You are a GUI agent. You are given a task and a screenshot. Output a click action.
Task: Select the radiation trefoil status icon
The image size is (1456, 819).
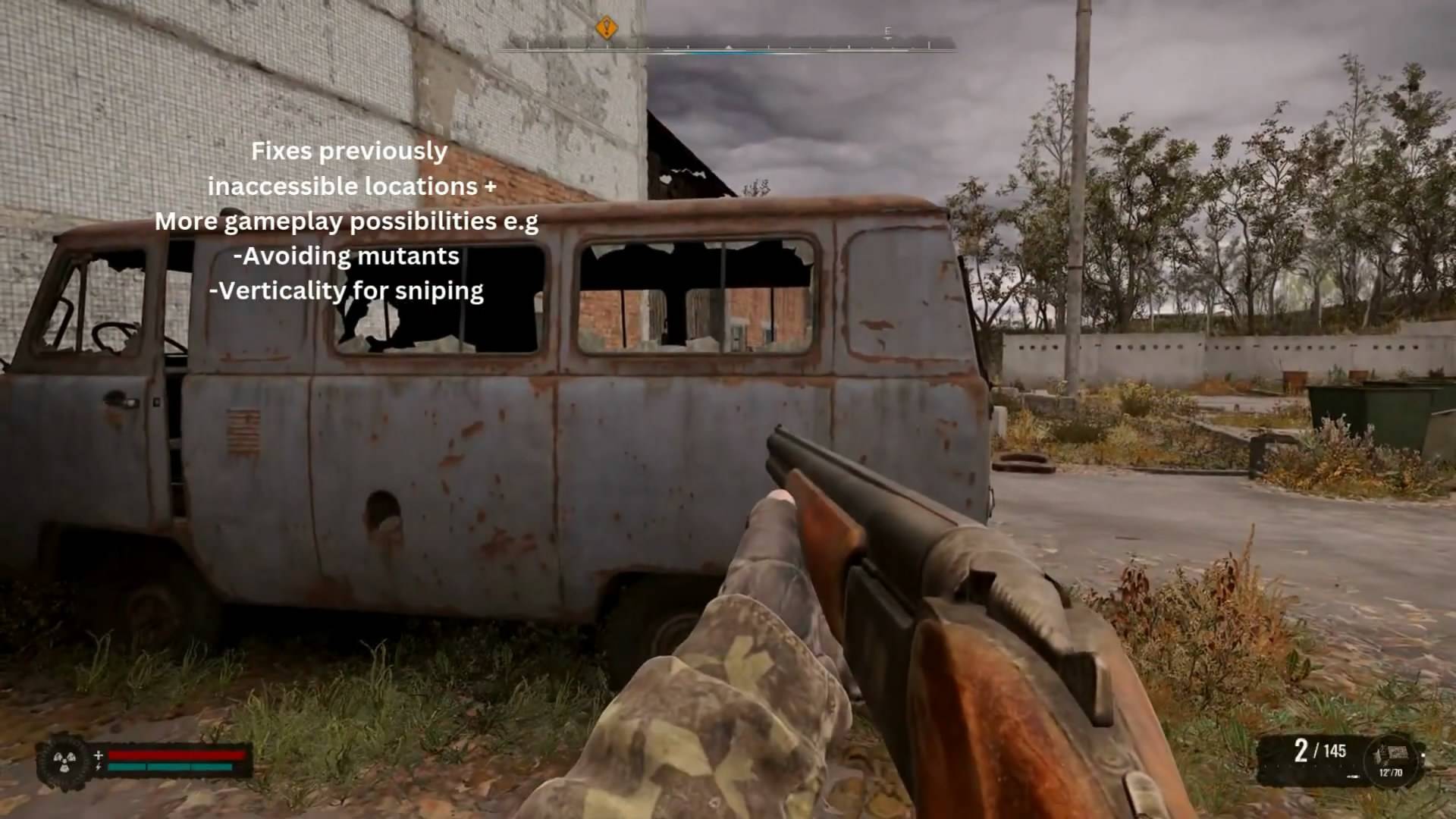(63, 759)
